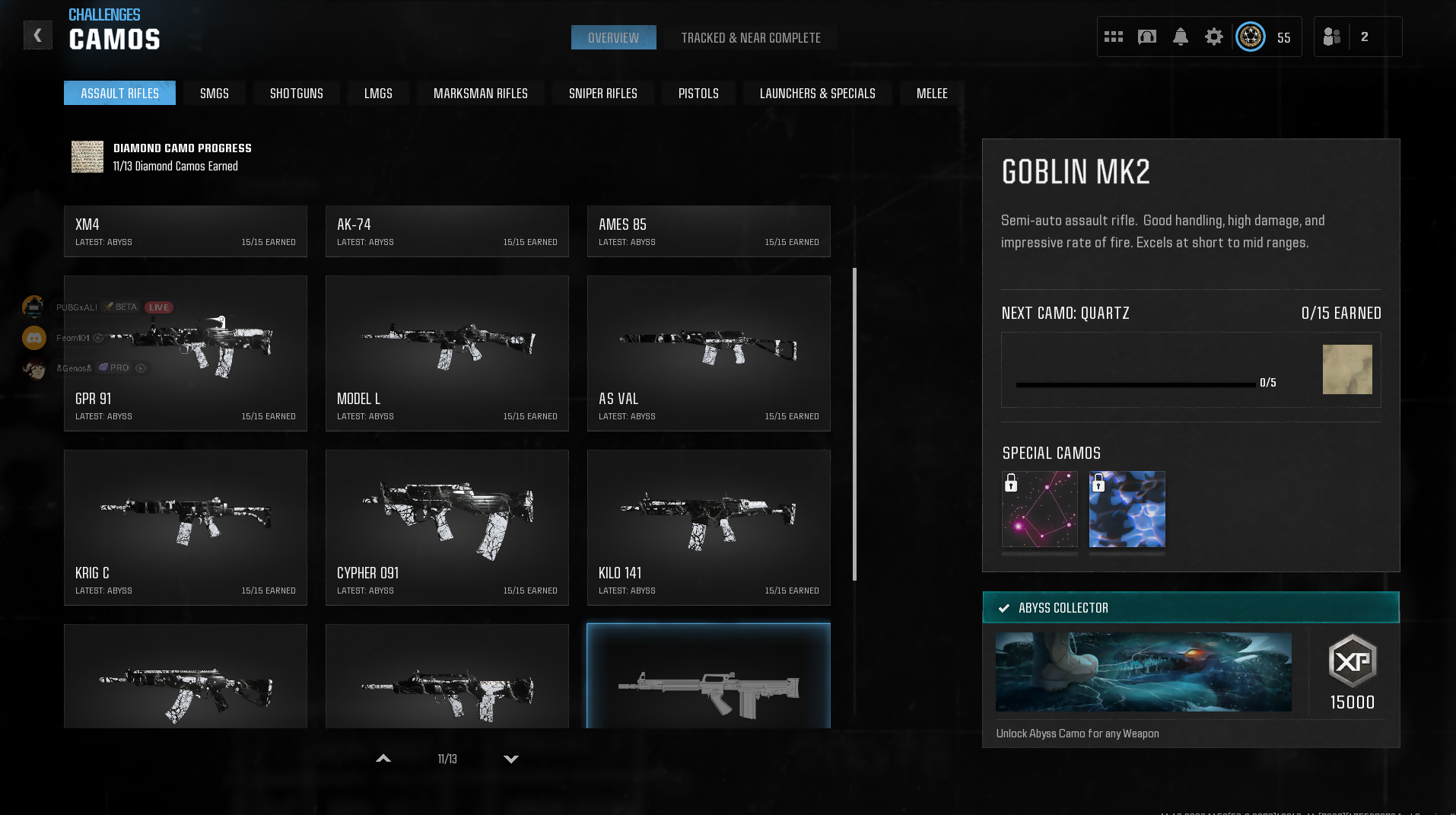Open the GPR 91 weapon card
1456x815 pixels.
[185, 353]
